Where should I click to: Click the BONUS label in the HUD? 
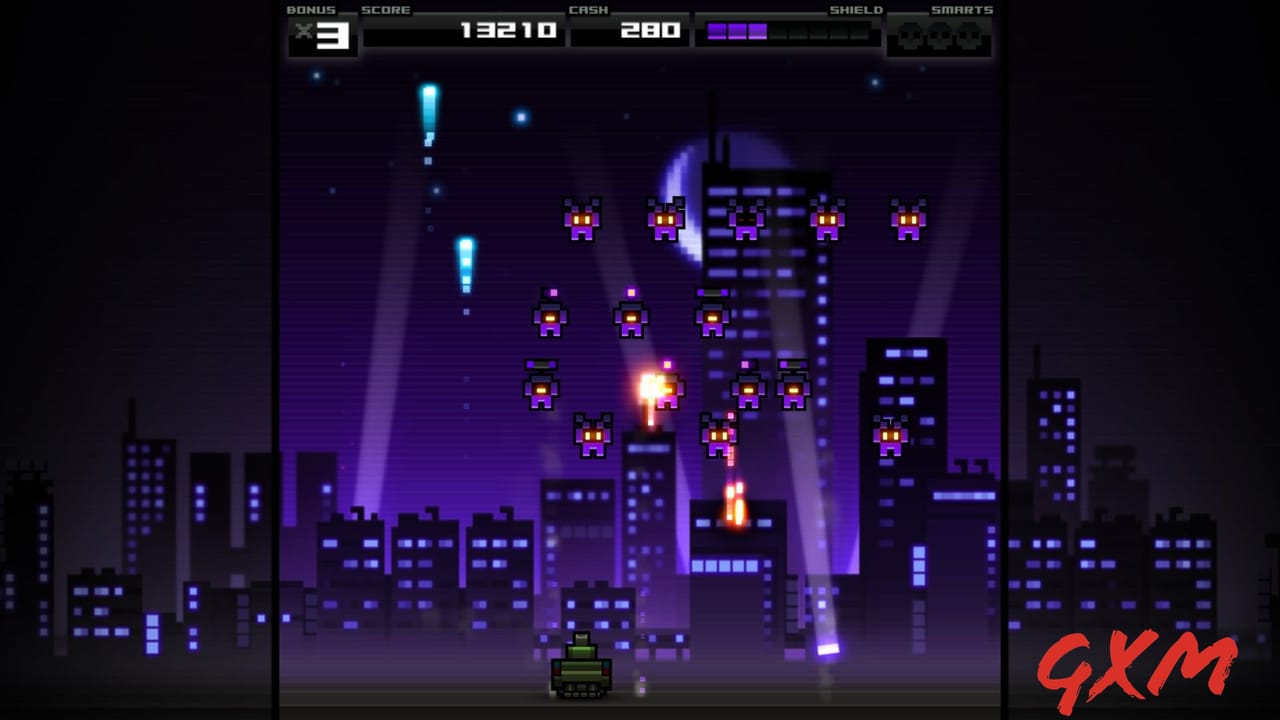[310, 10]
